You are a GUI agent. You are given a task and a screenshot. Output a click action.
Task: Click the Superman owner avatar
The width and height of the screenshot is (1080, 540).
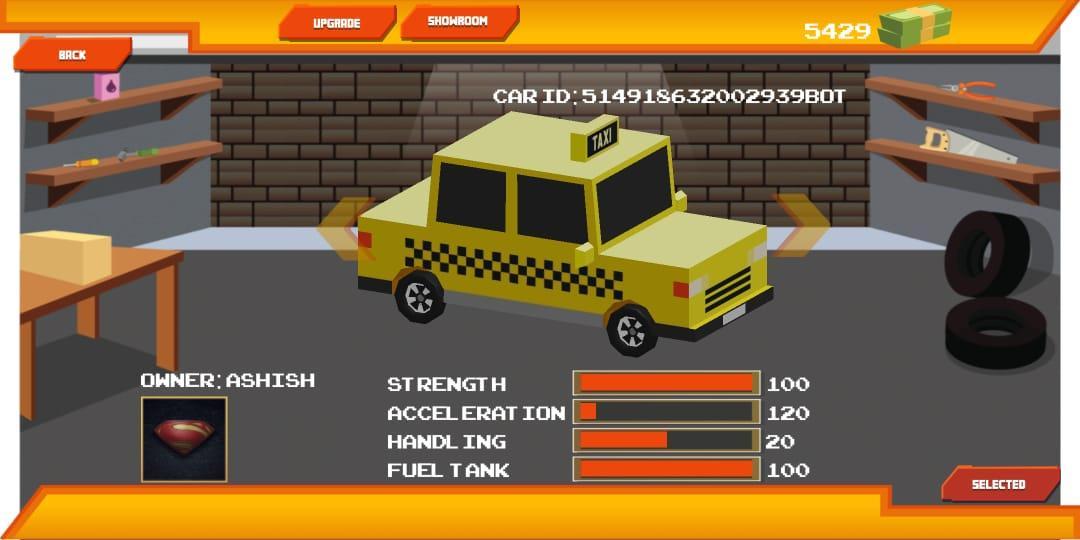pos(184,439)
